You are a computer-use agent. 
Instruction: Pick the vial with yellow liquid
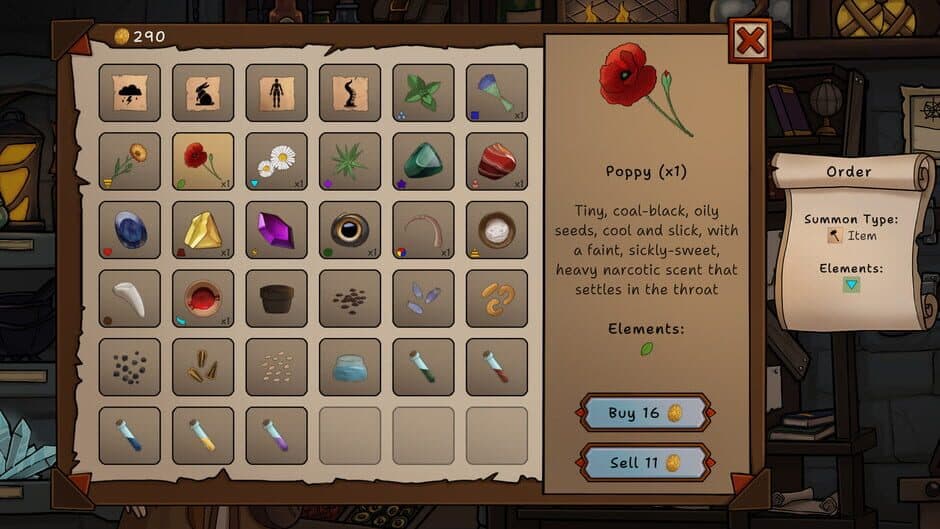tap(203, 435)
